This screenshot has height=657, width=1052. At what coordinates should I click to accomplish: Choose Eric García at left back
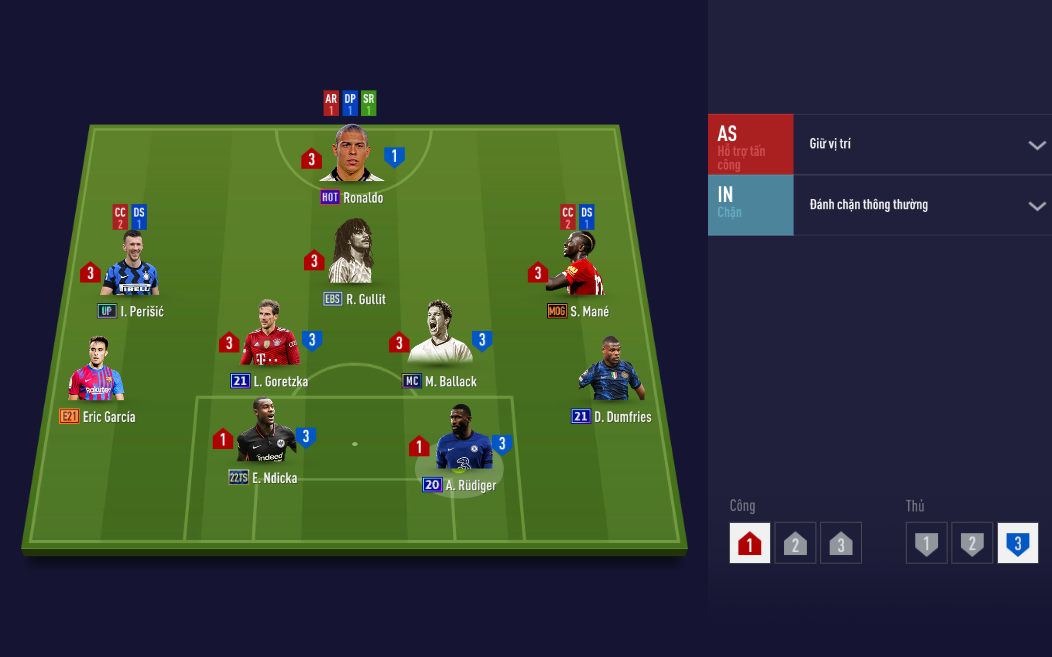(x=95, y=371)
